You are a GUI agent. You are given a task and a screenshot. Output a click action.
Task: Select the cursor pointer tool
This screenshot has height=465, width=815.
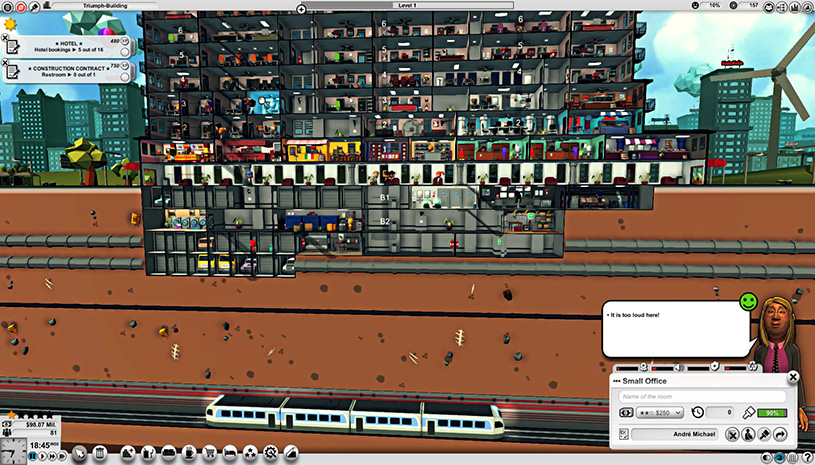(x=81, y=454)
